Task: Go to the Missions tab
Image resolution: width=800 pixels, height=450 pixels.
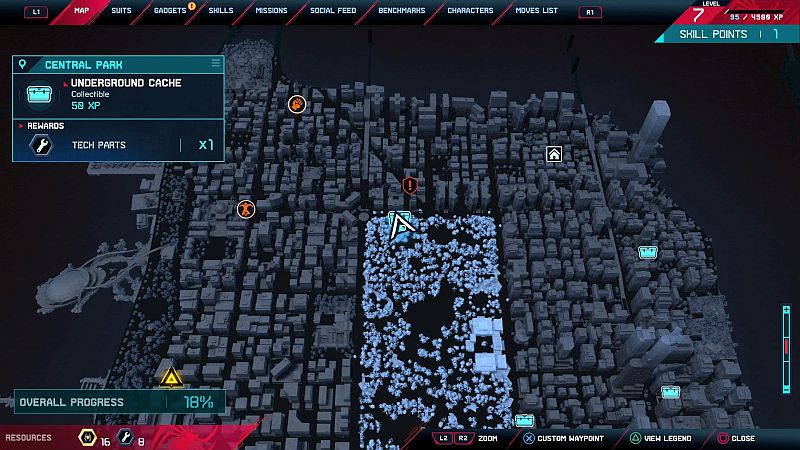Action: click(x=271, y=11)
